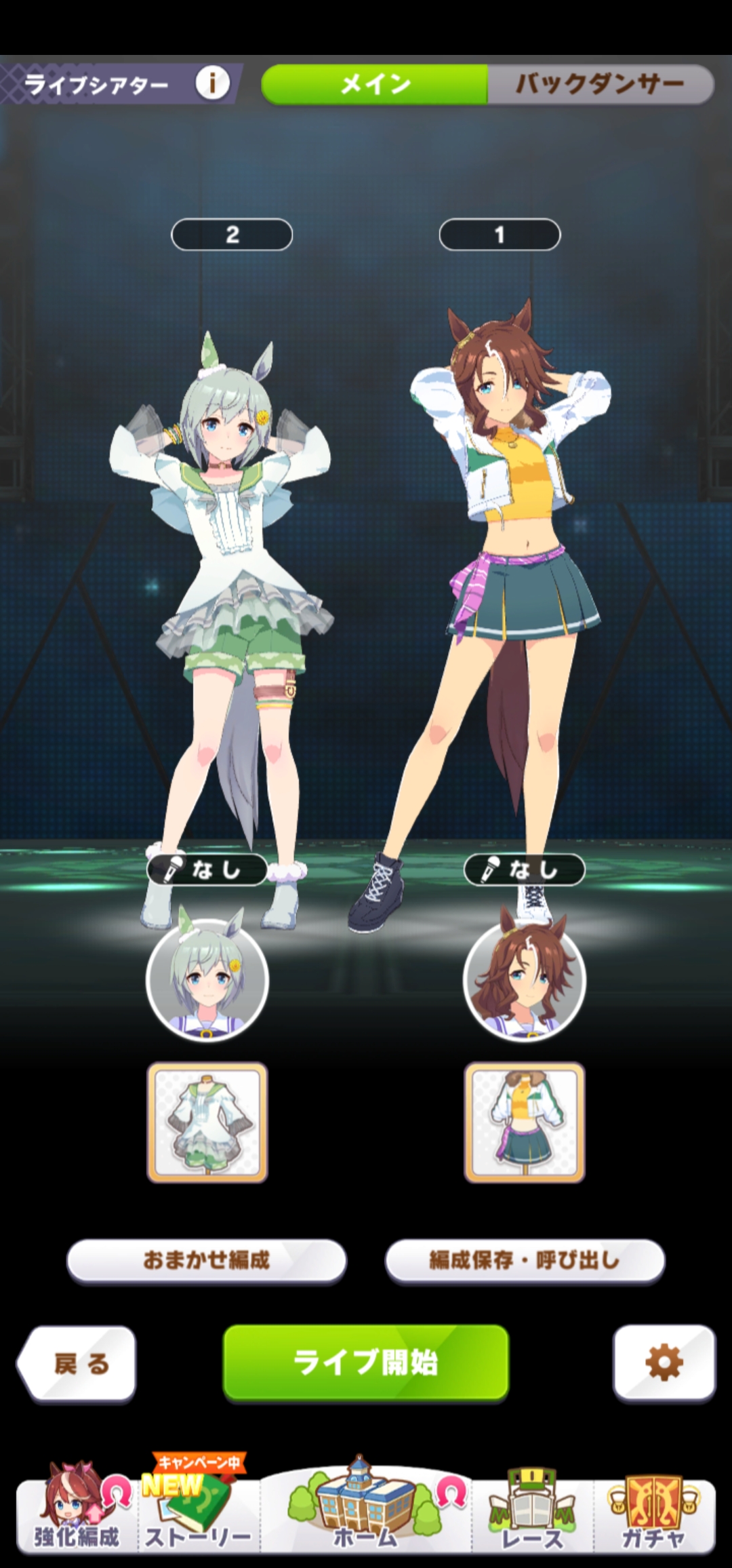732x1568 pixels.
Task: Switch to the メイン tab
Action: coord(374,85)
